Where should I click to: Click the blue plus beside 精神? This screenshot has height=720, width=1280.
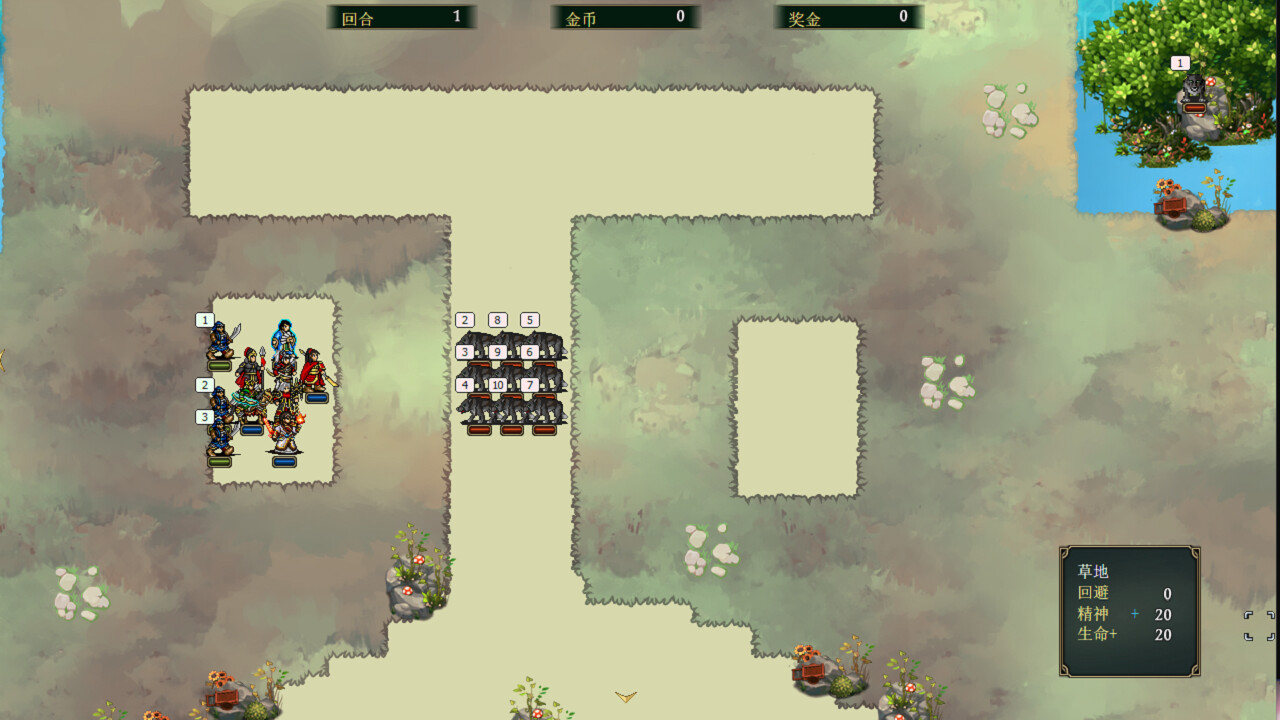(1135, 615)
